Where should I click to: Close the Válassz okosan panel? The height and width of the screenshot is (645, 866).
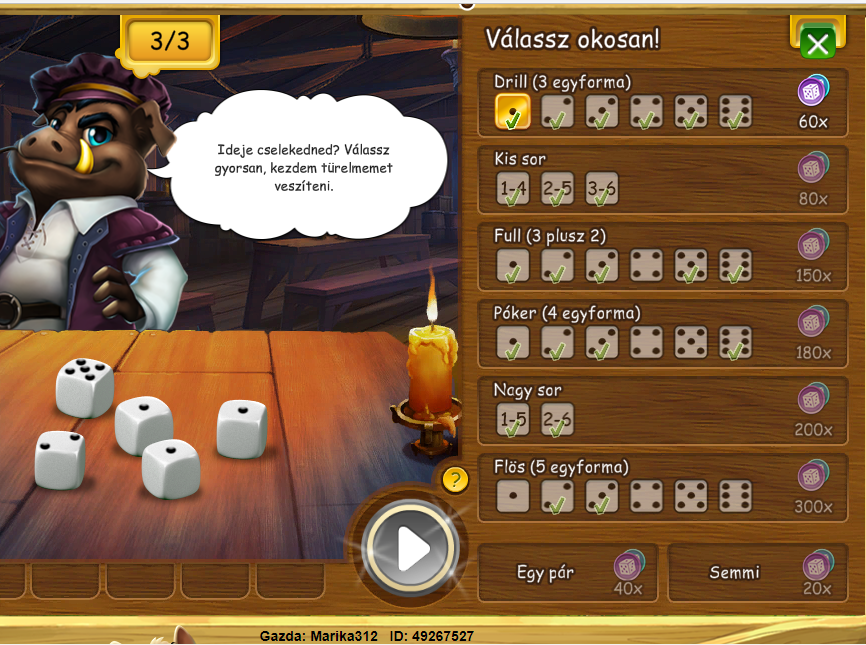pyautogui.click(x=818, y=43)
